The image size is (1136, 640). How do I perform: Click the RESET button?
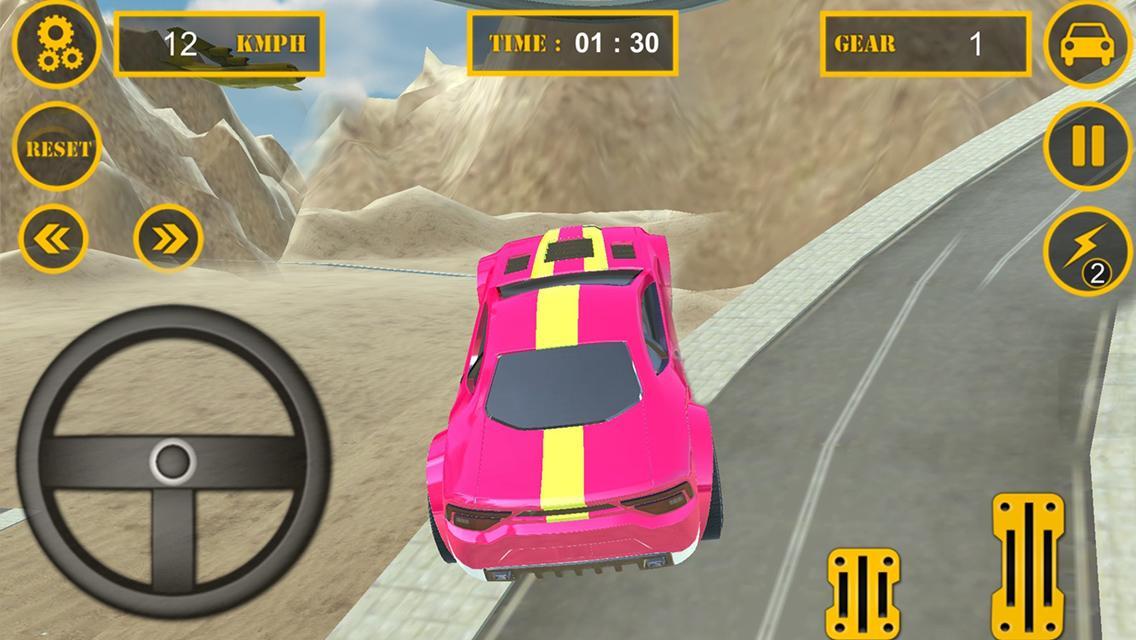57,148
